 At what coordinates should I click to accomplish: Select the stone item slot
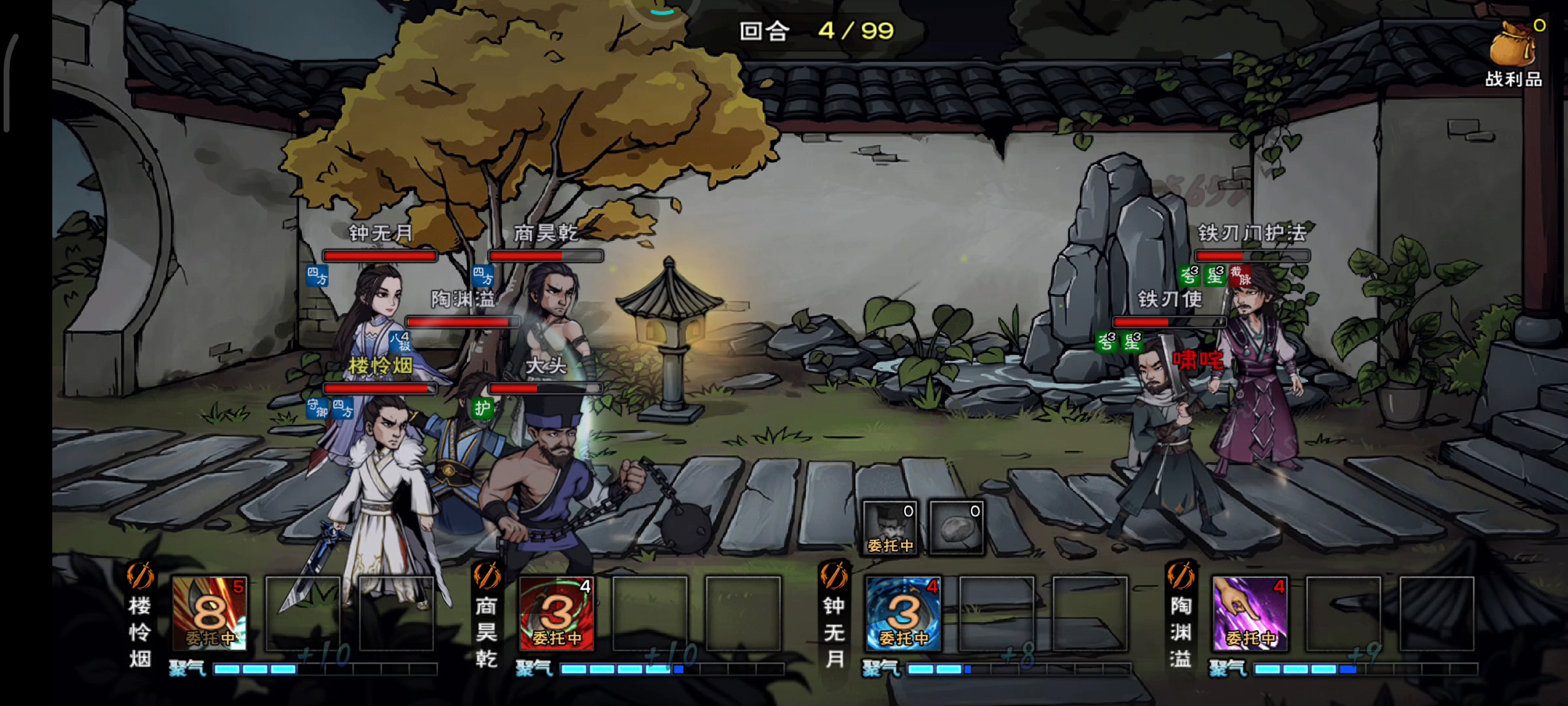956,528
